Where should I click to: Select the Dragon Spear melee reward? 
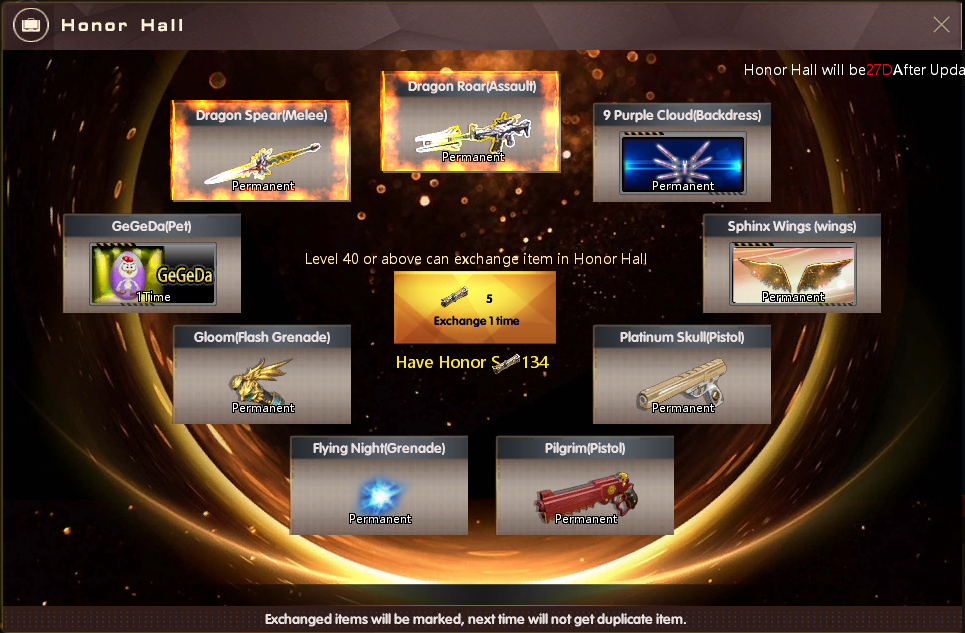[261, 151]
